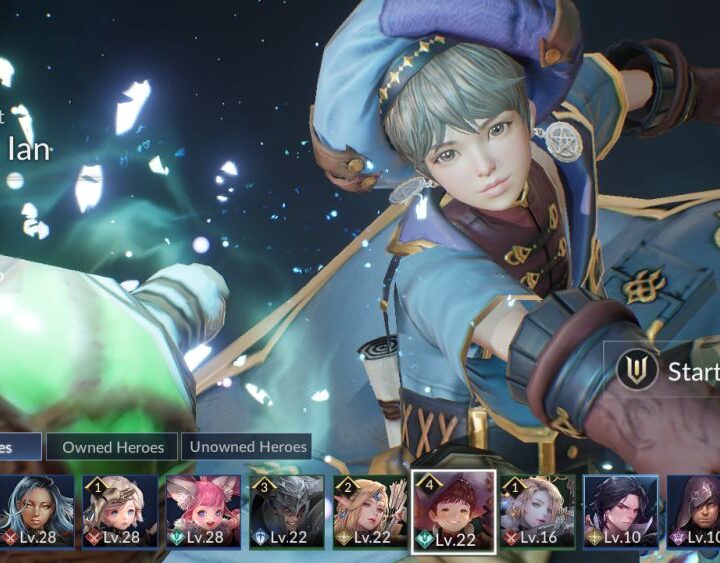This screenshot has width=720, height=563.
Task: Switch to the Owned Heroes tab
Action: (x=112, y=447)
